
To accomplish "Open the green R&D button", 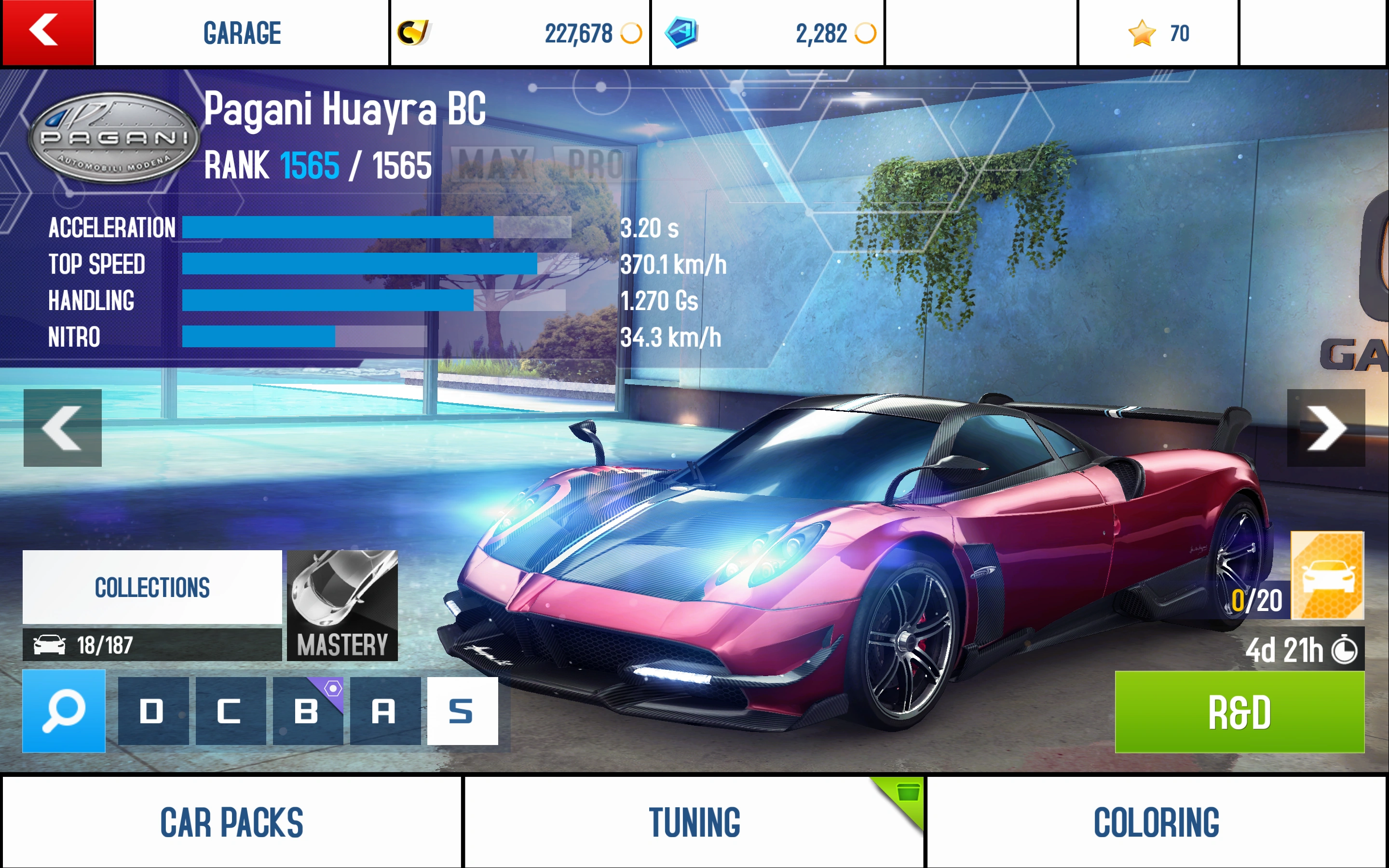I will [1239, 712].
